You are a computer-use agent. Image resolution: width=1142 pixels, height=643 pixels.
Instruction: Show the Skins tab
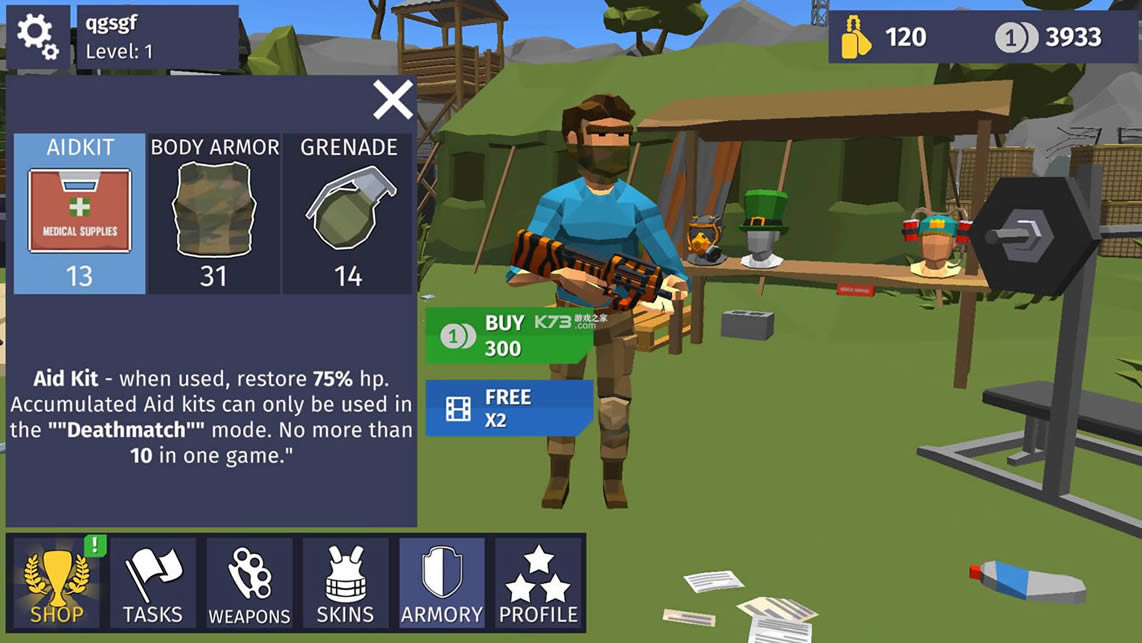click(345, 584)
